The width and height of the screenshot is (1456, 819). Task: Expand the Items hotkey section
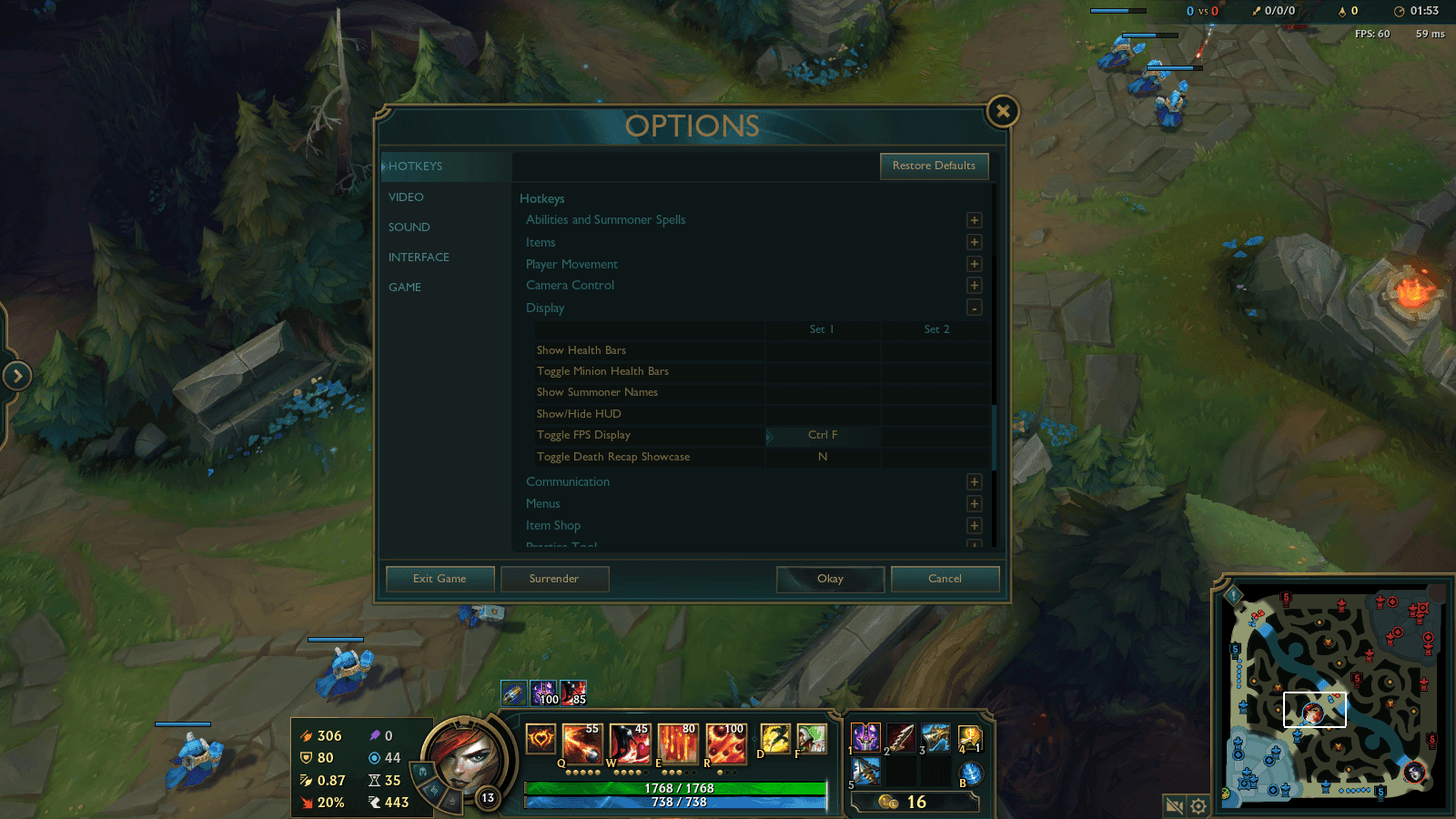(974, 242)
